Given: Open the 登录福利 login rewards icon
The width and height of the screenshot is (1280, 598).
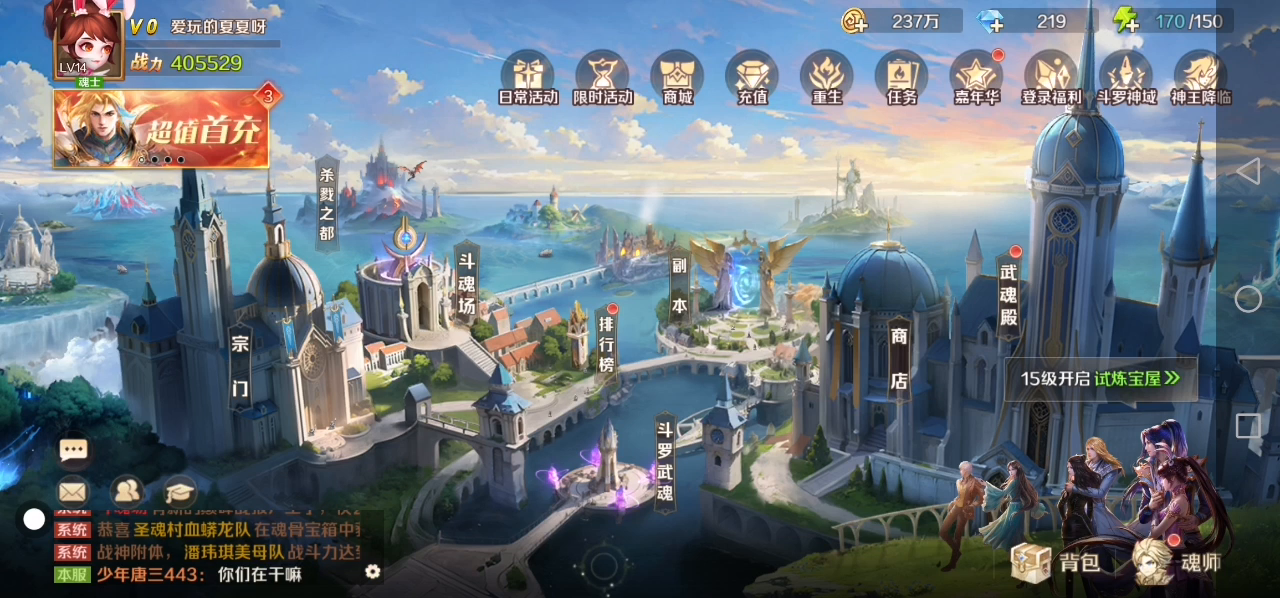Looking at the screenshot, I should 1050,76.
